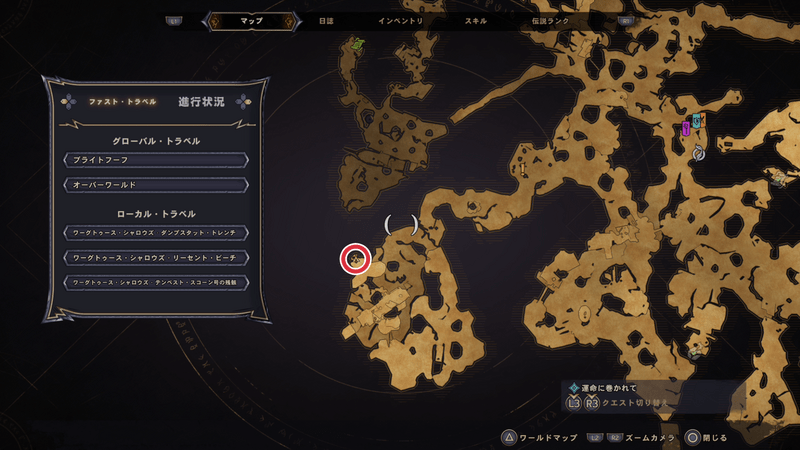Open the 日誌 journal tab

coord(327,21)
